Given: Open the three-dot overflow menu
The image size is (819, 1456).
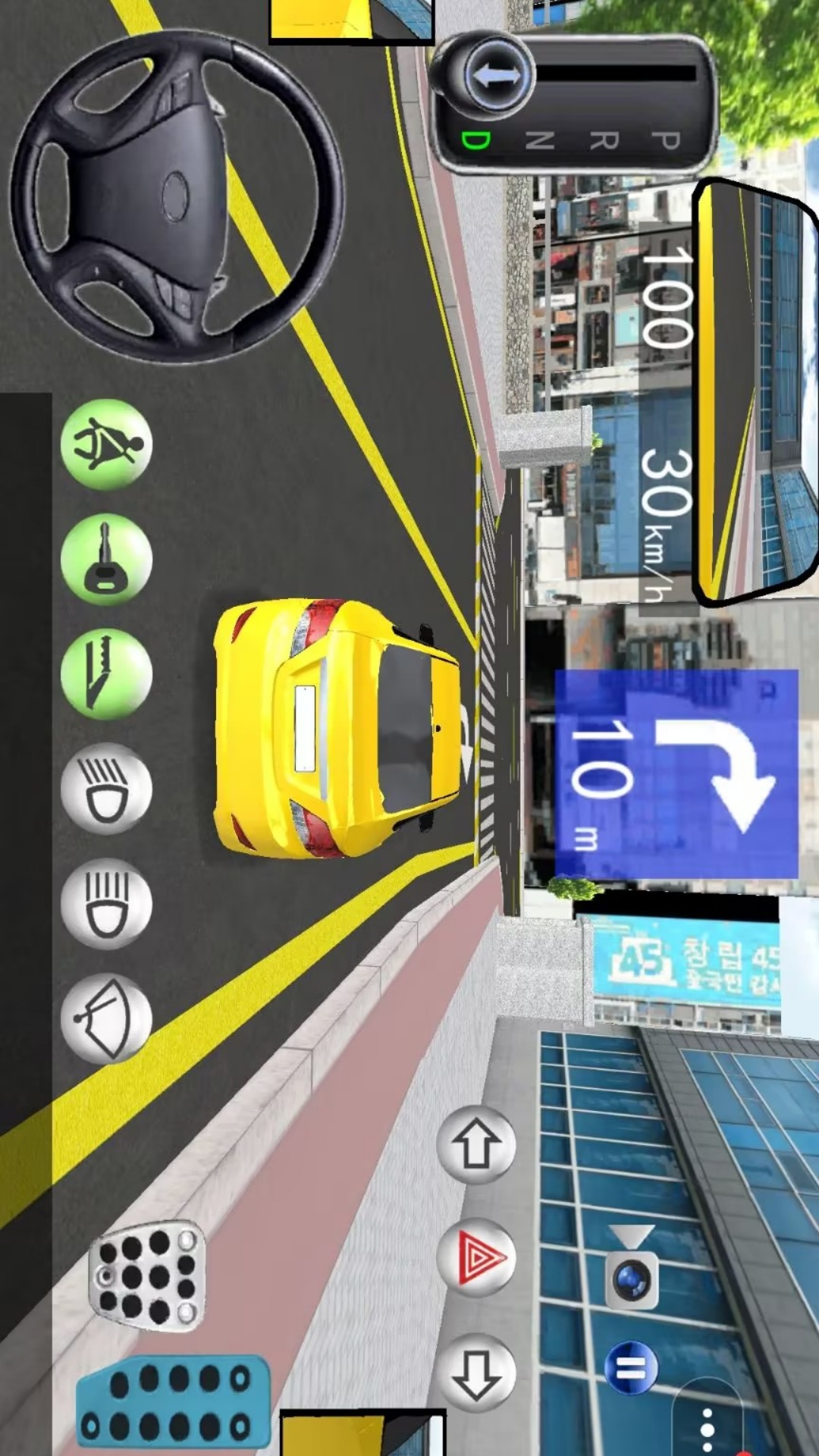Looking at the screenshot, I should click(x=708, y=1426).
